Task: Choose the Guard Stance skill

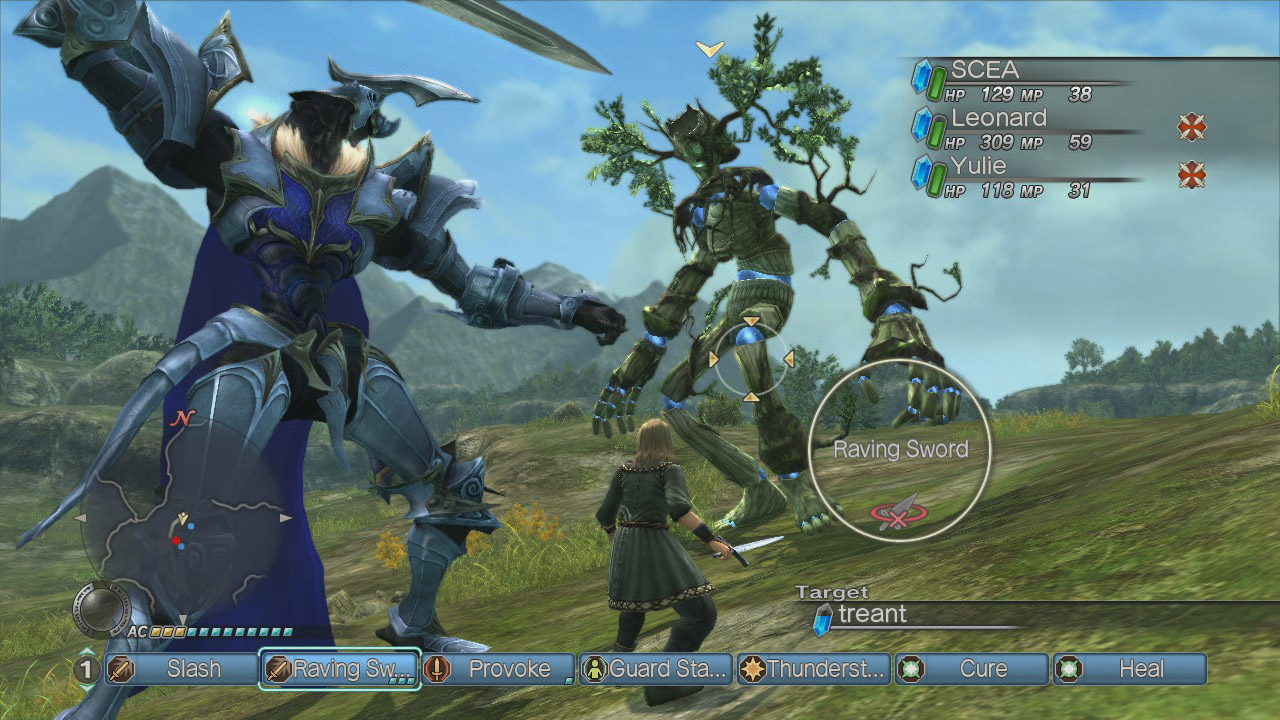Action: point(656,669)
